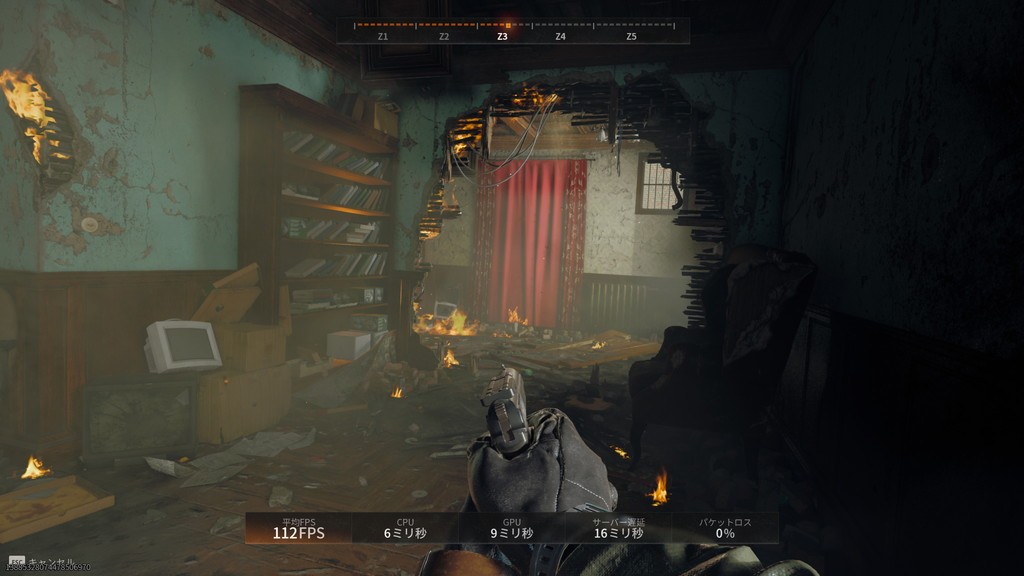Cancel the benchmark with the キャンセル button

point(48,561)
